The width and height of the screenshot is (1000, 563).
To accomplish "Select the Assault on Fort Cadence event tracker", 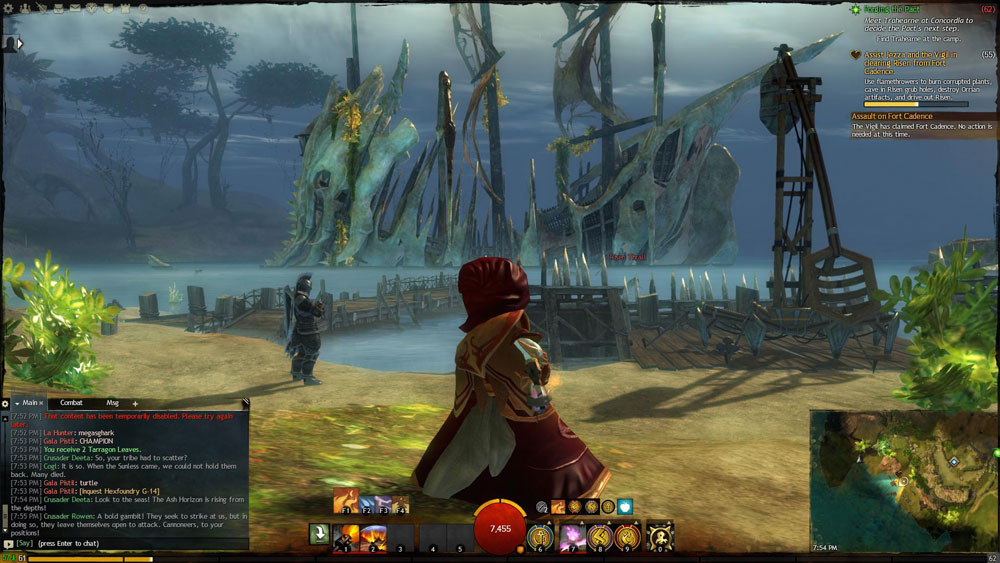I will [x=892, y=116].
